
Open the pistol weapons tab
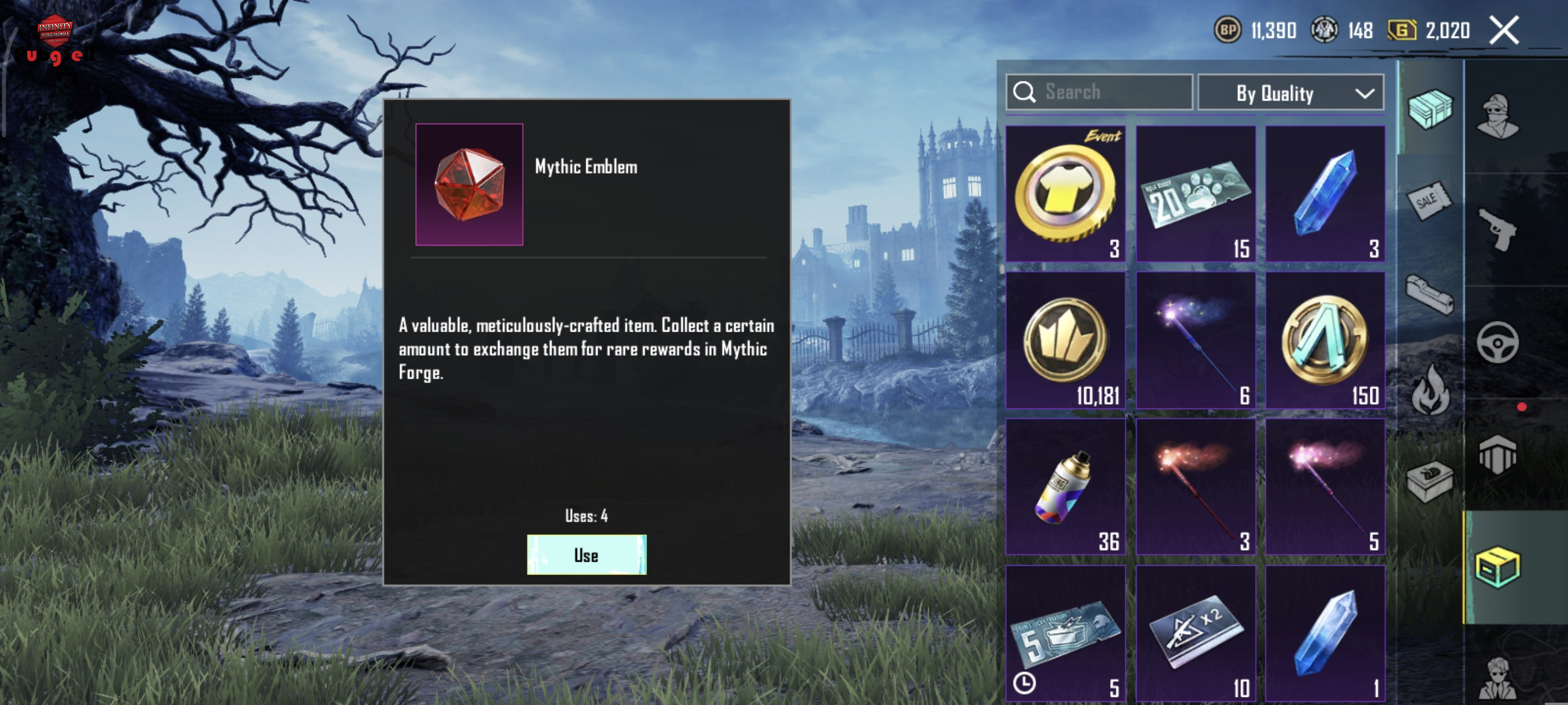(x=1498, y=229)
